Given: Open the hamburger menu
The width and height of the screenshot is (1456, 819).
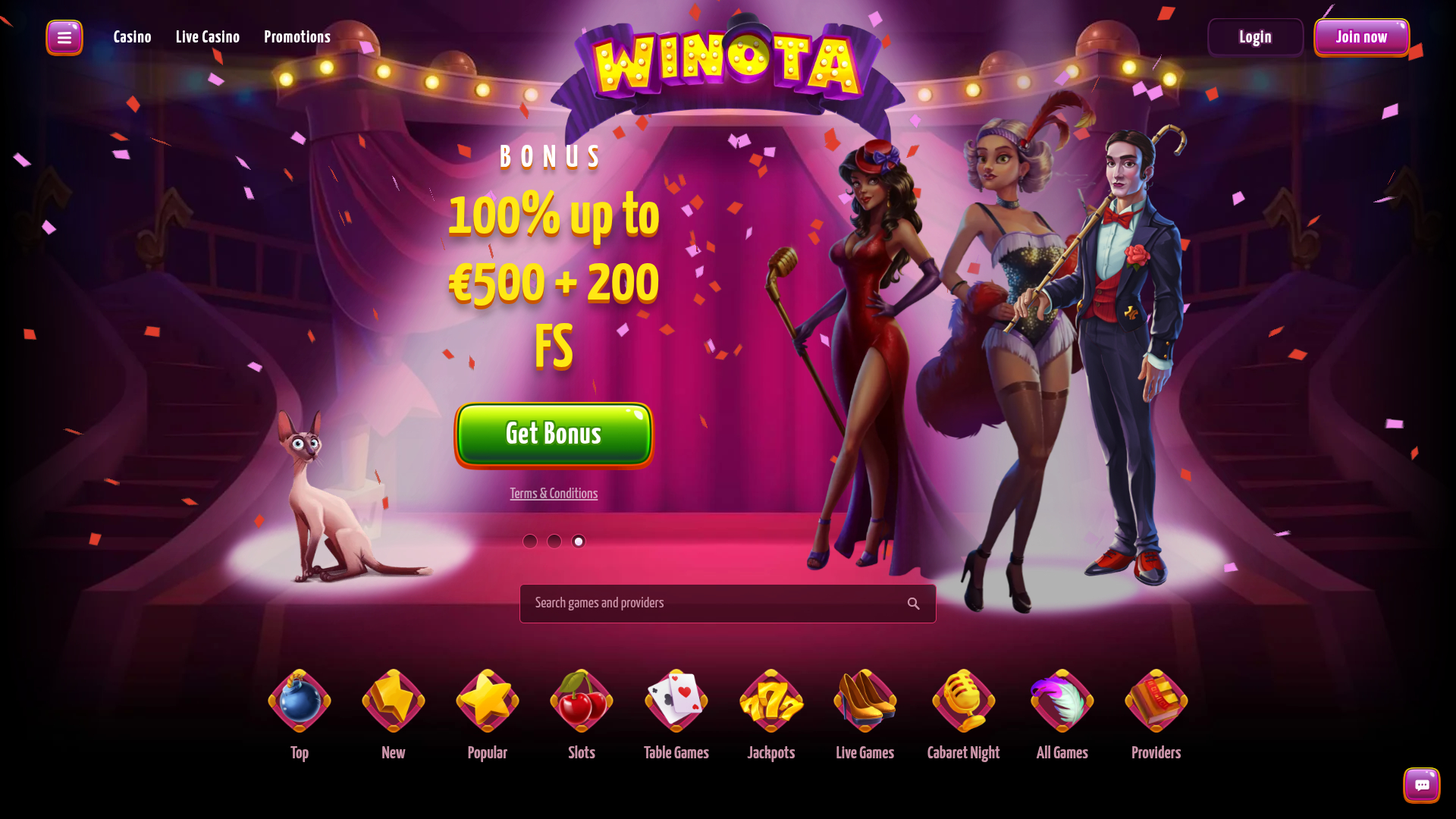Looking at the screenshot, I should point(64,36).
